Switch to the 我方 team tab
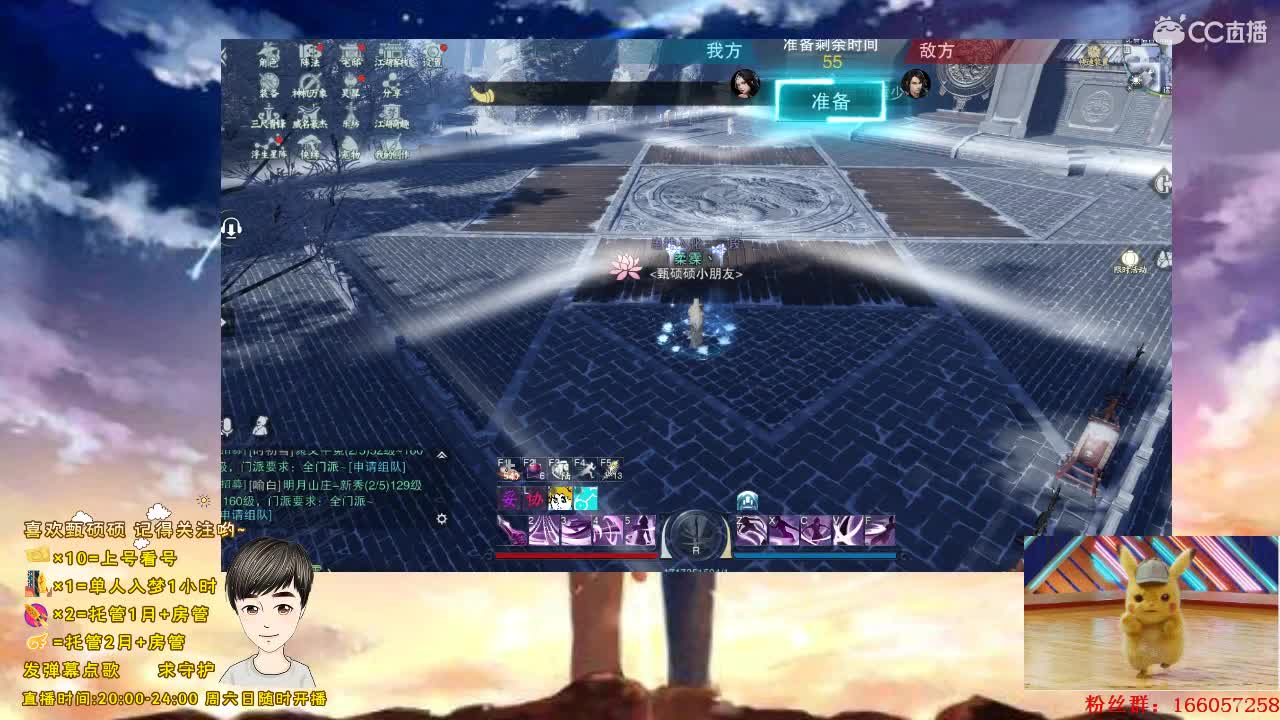Viewport: 1280px width, 720px height. click(721, 52)
